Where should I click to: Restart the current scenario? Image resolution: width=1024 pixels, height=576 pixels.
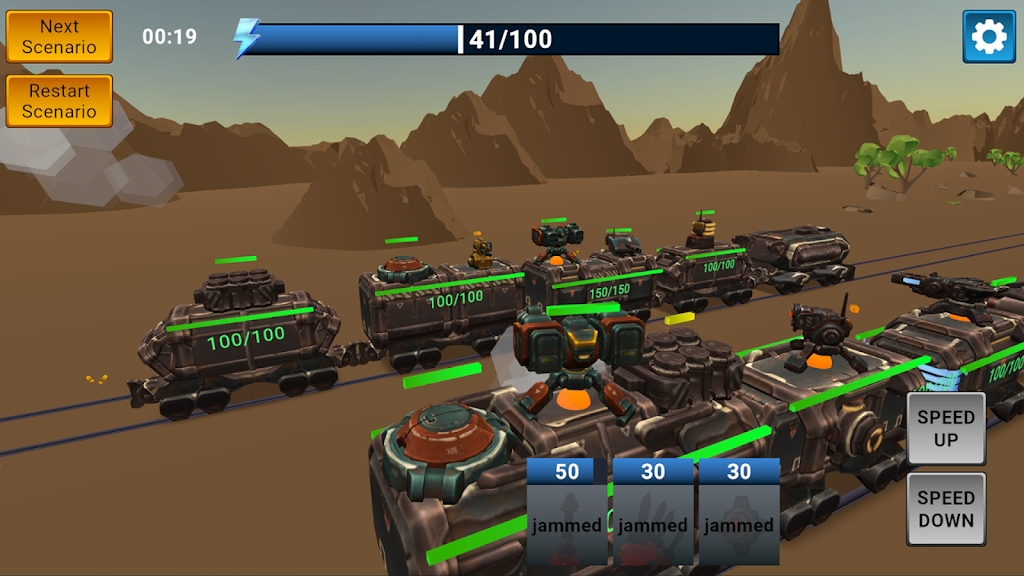point(59,101)
